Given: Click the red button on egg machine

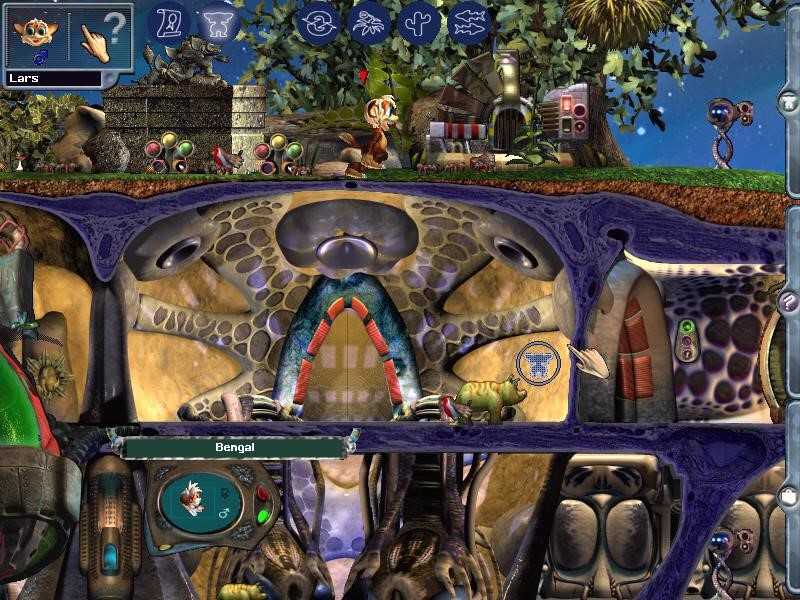Looking at the screenshot, I should [263, 494].
